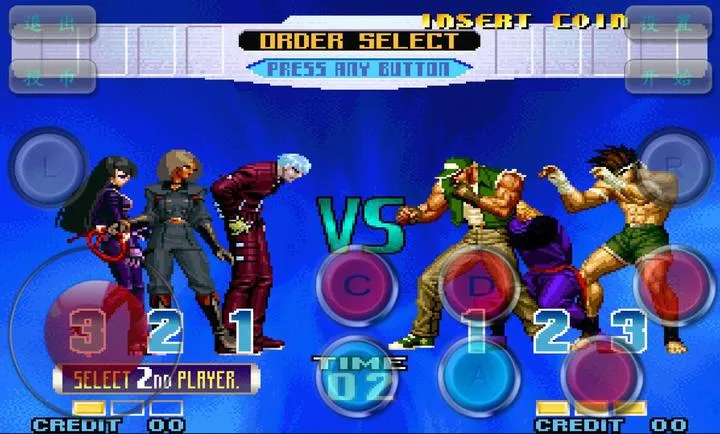Viewport: 720px width, 434px height.
Task: Insert a coin with the 投币 button
Action: tap(52, 77)
